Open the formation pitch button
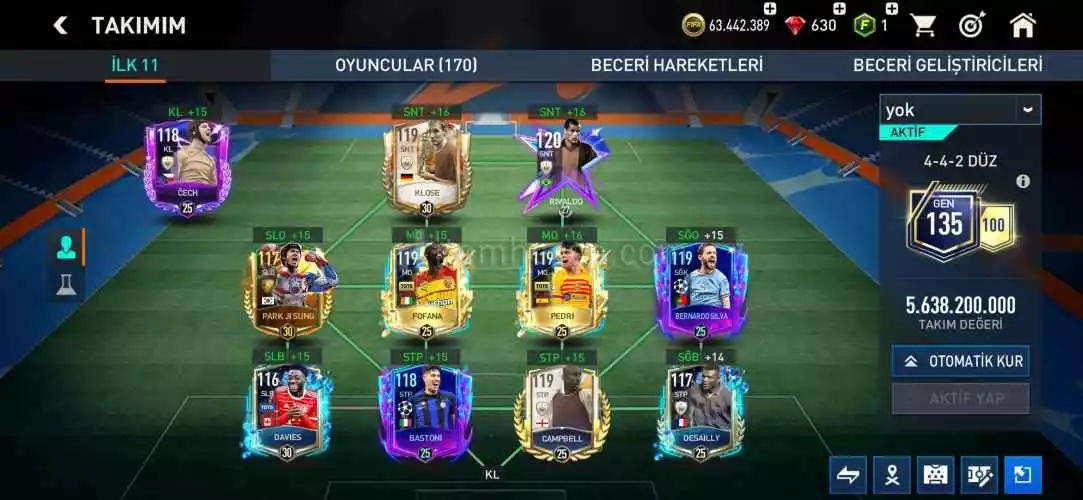The image size is (1083, 500). [x=935, y=475]
